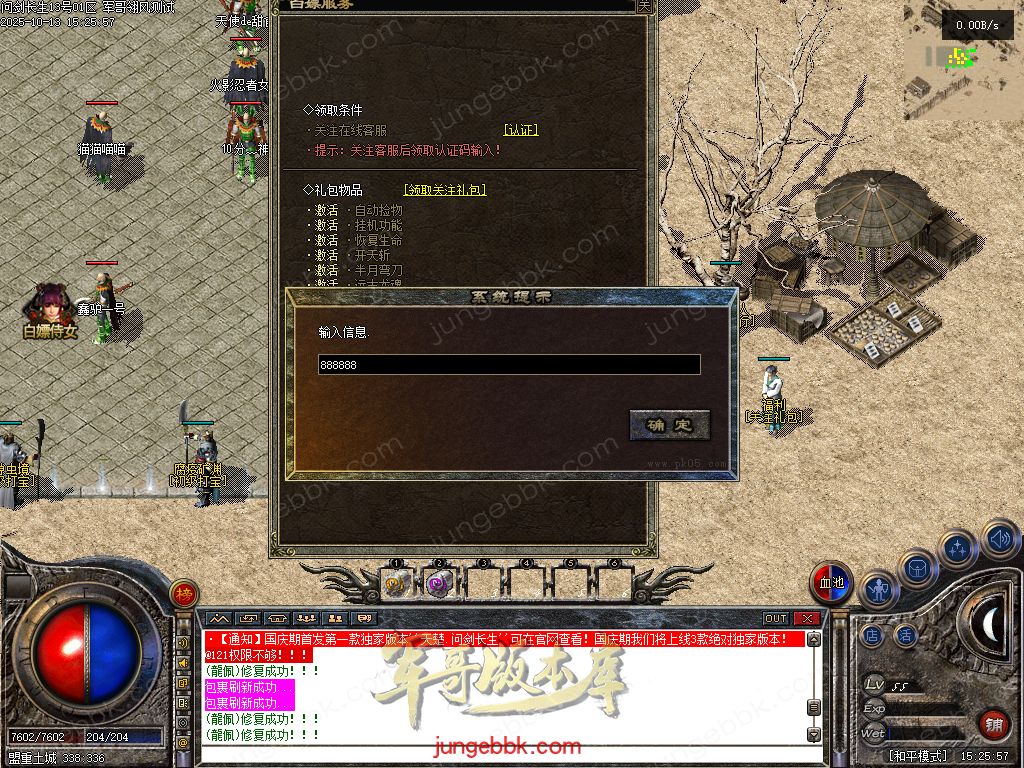
Task: Open the skills sparkle icon
Action: pos(959,549)
